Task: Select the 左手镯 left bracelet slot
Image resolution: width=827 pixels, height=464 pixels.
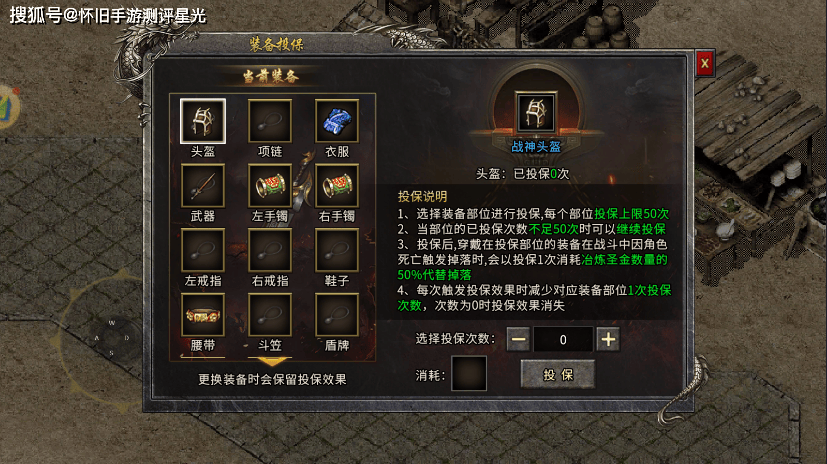Action: click(x=270, y=185)
